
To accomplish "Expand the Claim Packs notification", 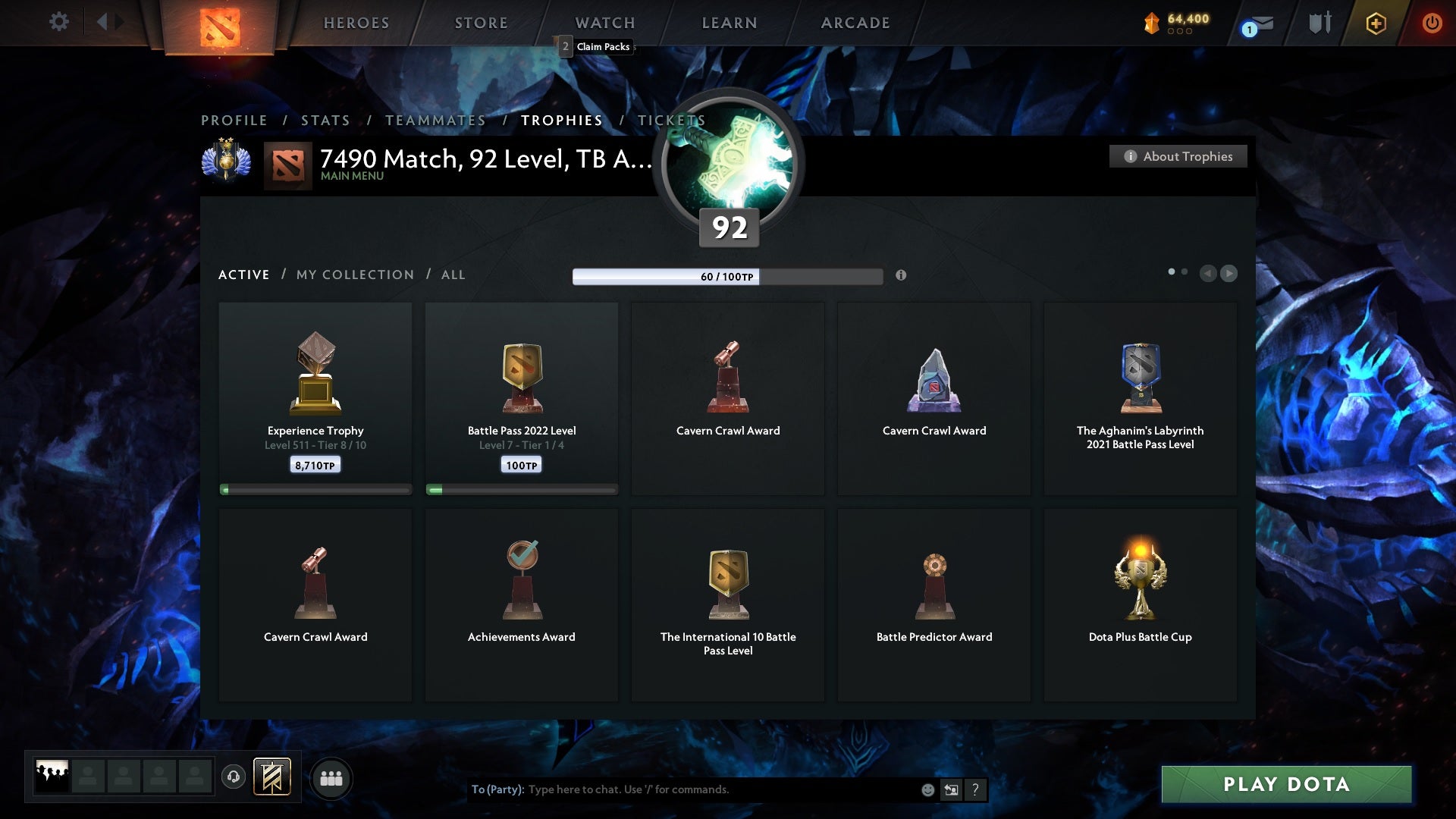I will [597, 46].
